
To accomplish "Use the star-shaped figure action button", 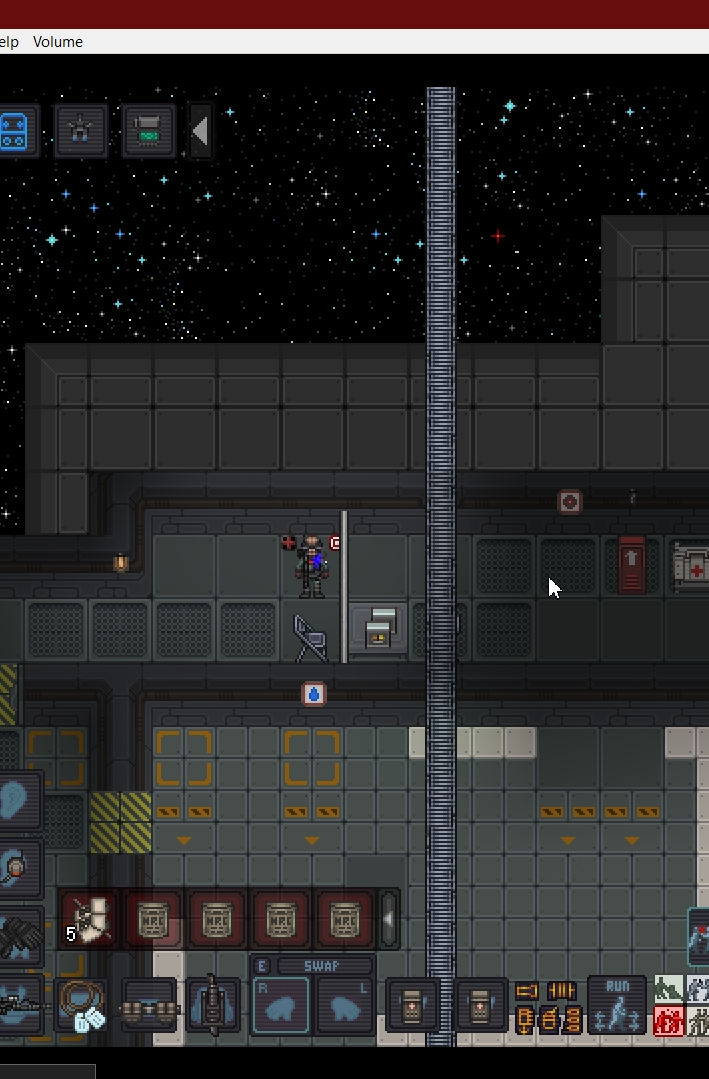I will 81,131.
